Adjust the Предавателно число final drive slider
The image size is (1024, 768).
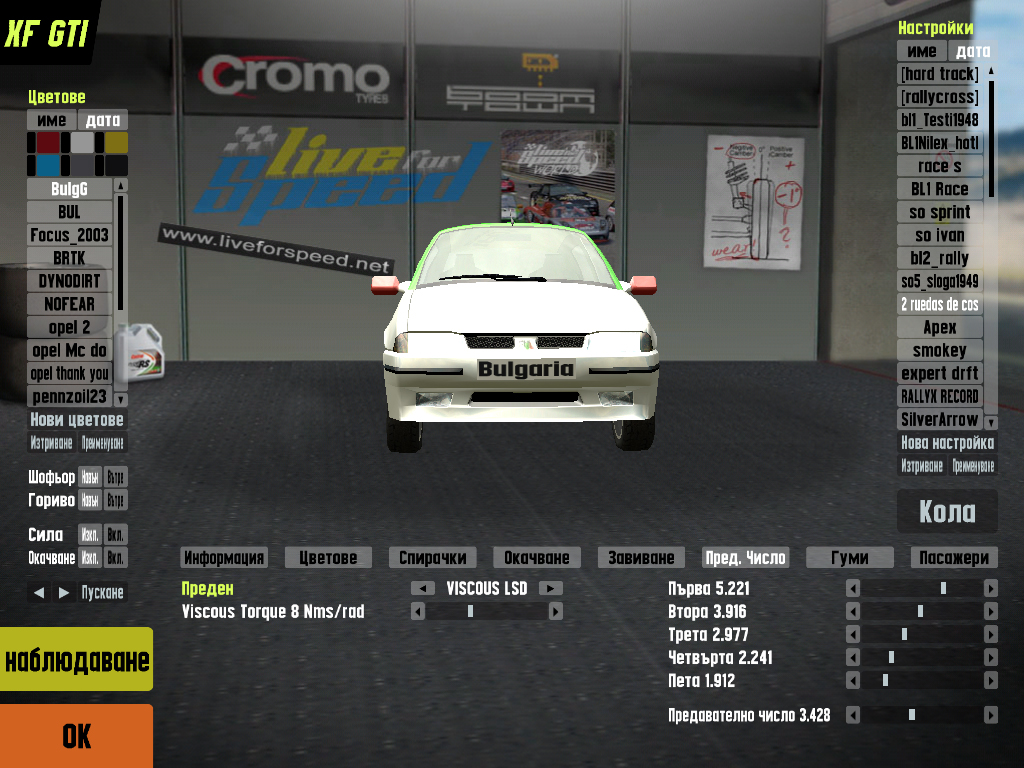[911, 715]
